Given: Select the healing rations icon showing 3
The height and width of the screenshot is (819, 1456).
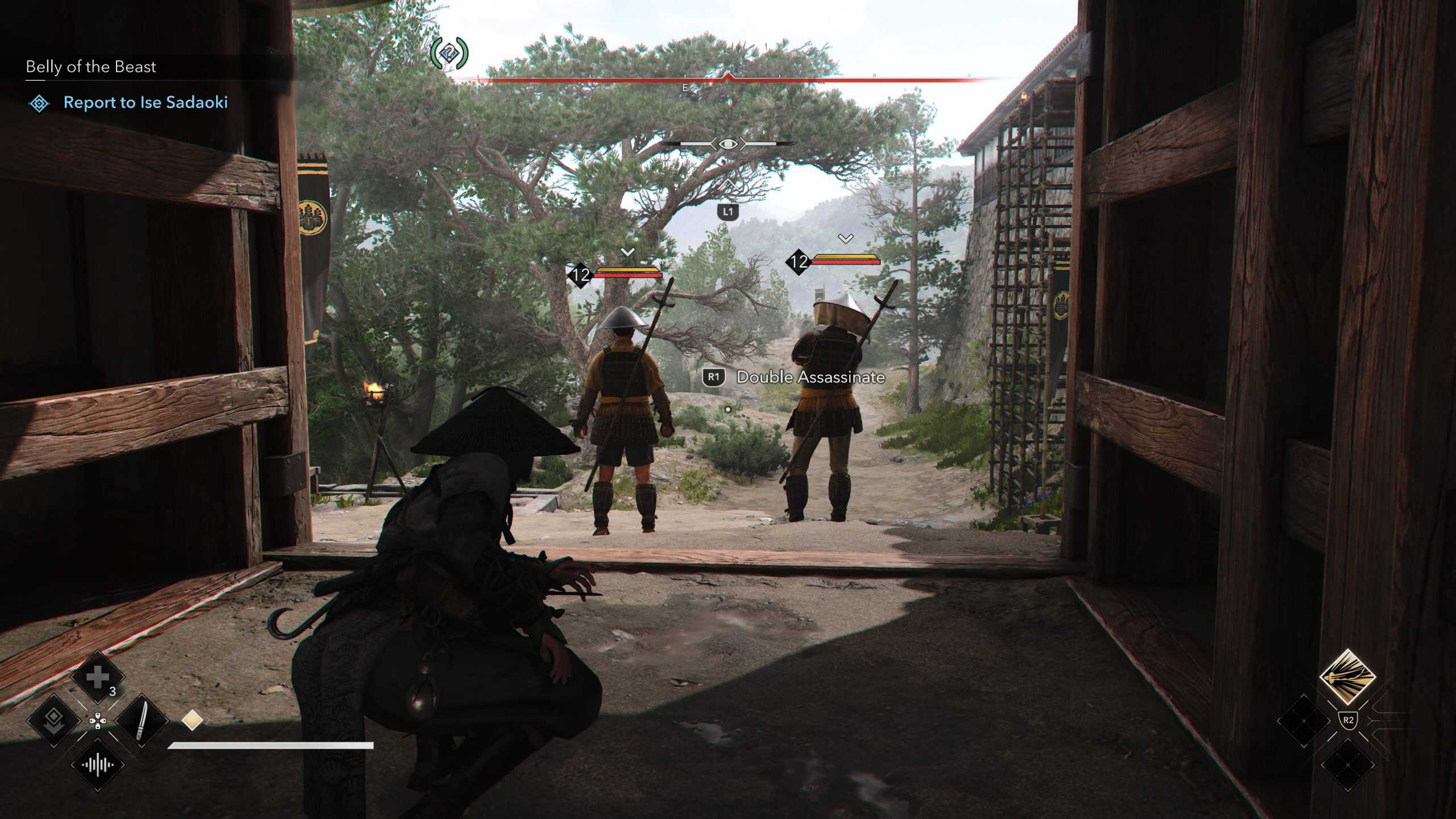Looking at the screenshot, I should pyautogui.click(x=97, y=677).
